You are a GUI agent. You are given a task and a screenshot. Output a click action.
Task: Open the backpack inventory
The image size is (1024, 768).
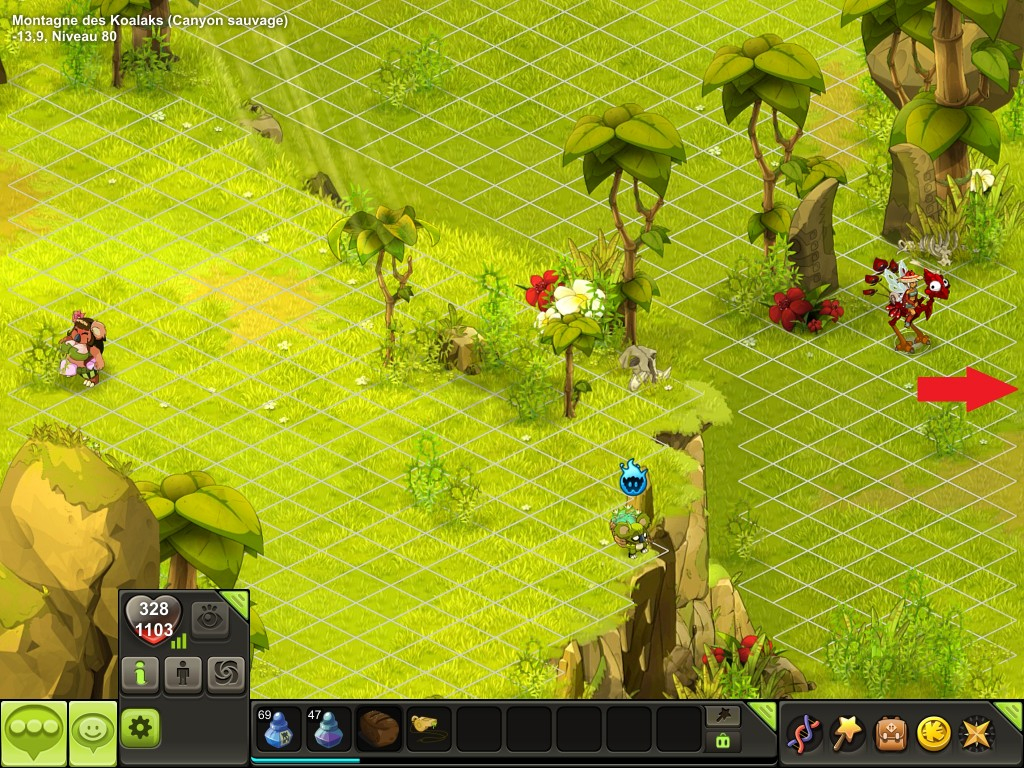[x=891, y=733]
